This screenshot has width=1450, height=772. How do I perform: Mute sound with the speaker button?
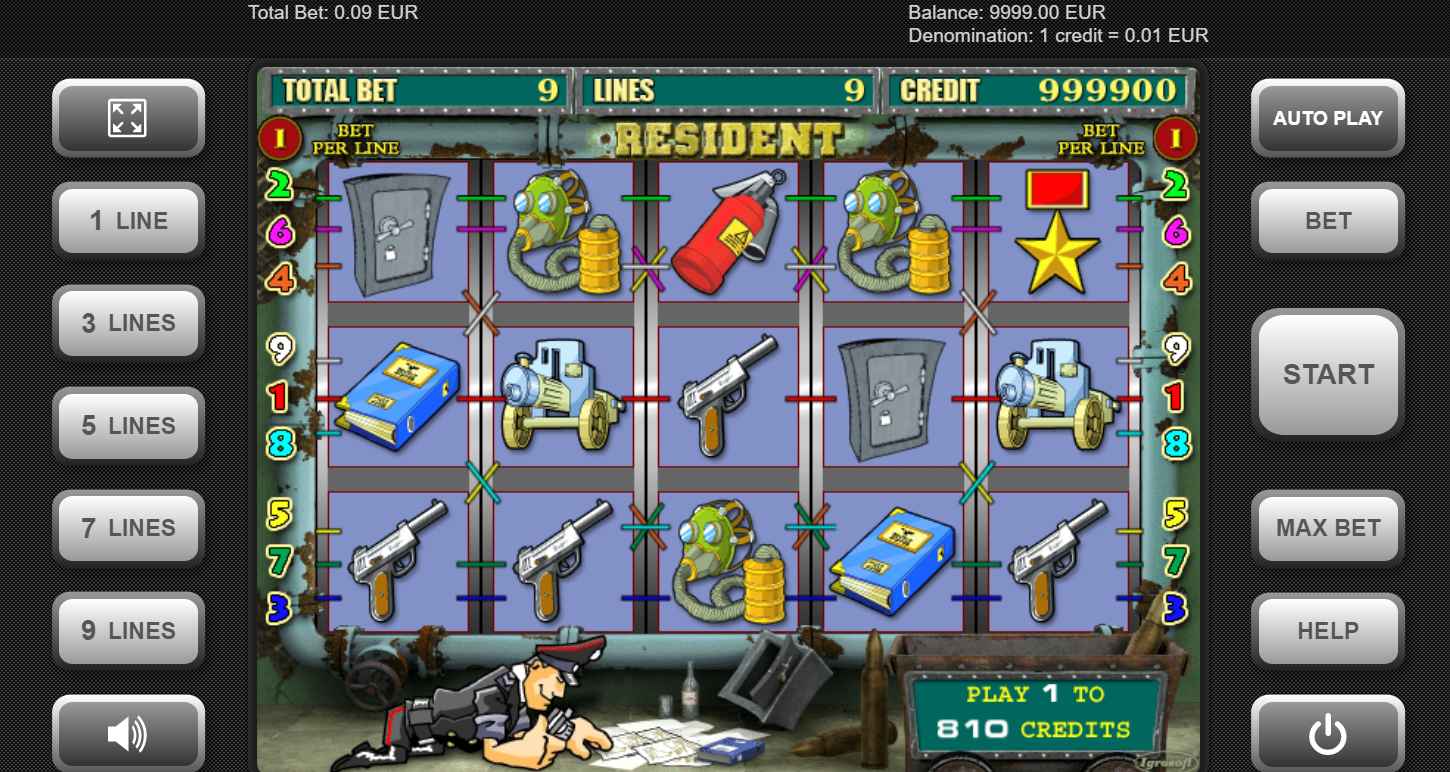coord(128,735)
